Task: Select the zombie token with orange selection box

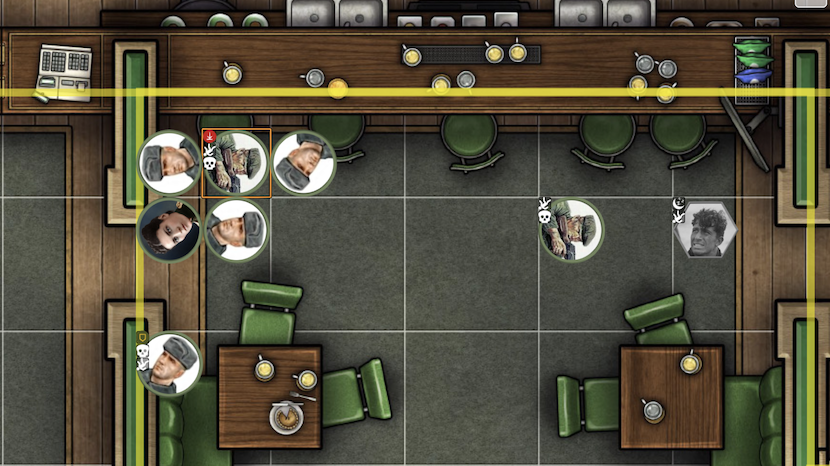Action: 237,163
